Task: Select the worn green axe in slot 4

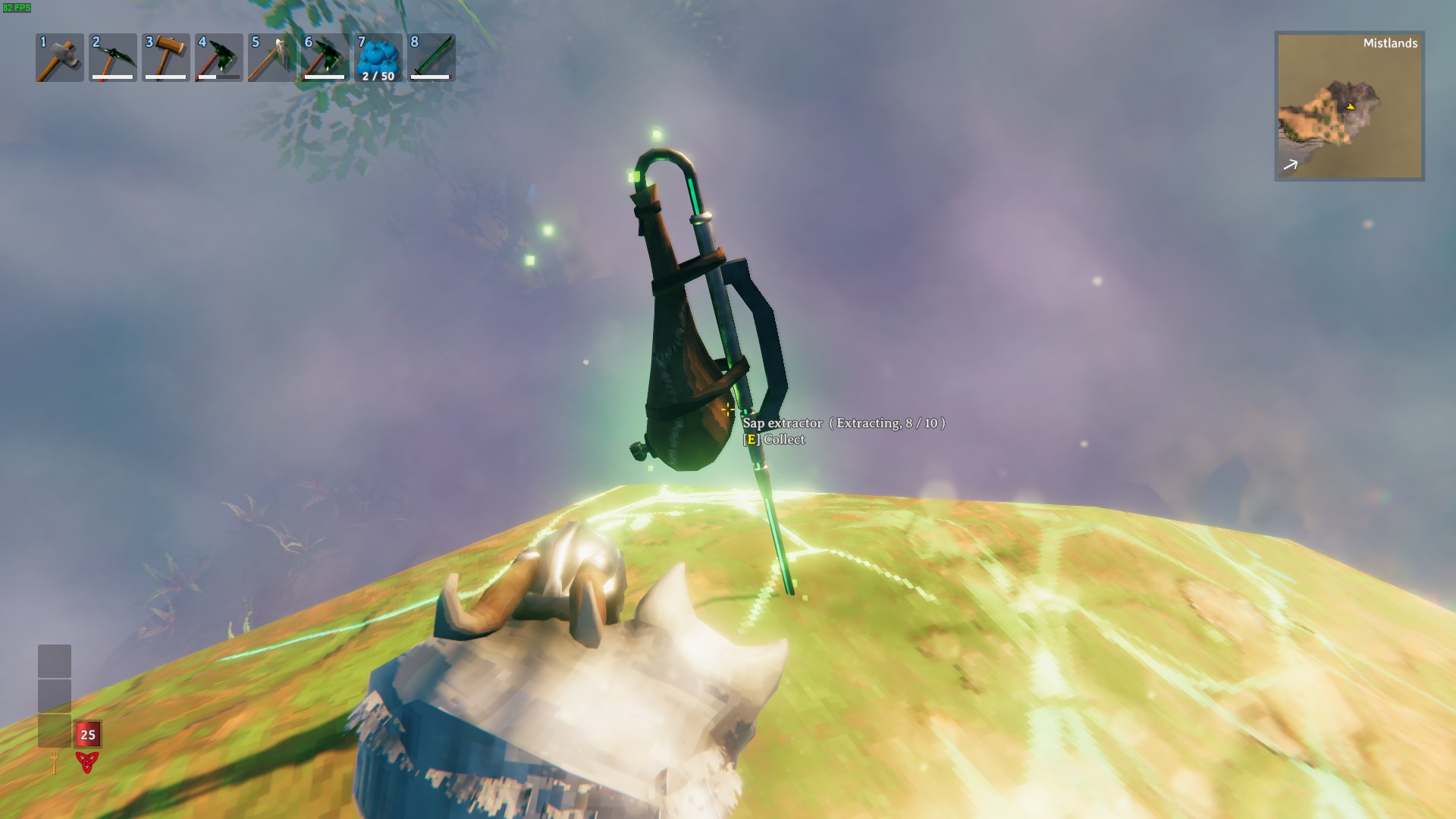Action: pos(218,58)
